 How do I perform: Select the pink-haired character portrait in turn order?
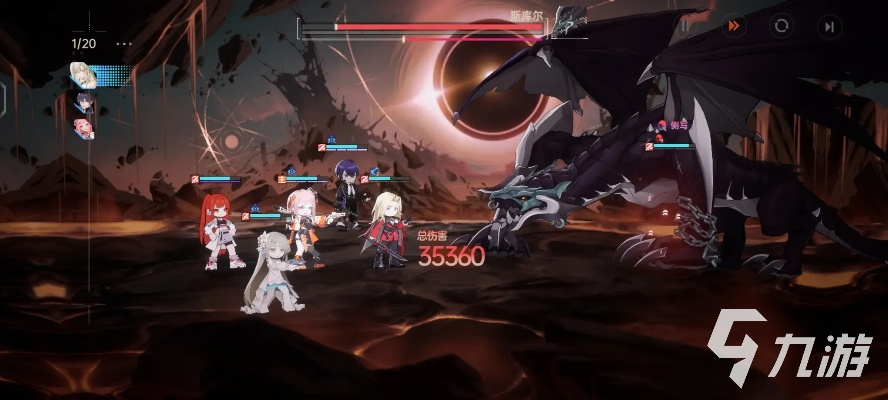[x=82, y=127]
